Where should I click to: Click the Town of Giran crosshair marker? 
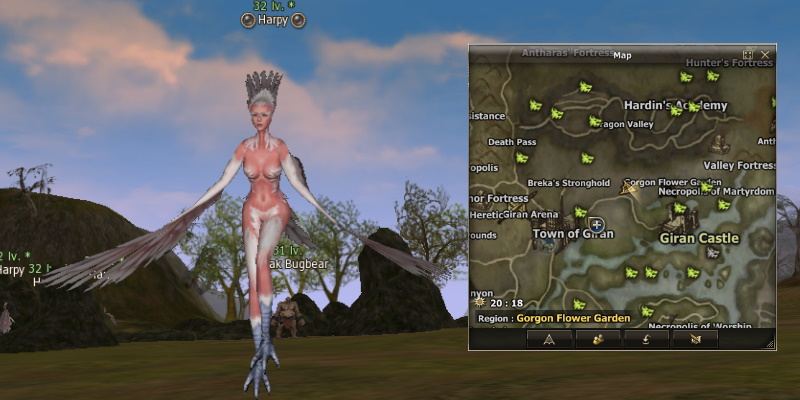point(596,225)
